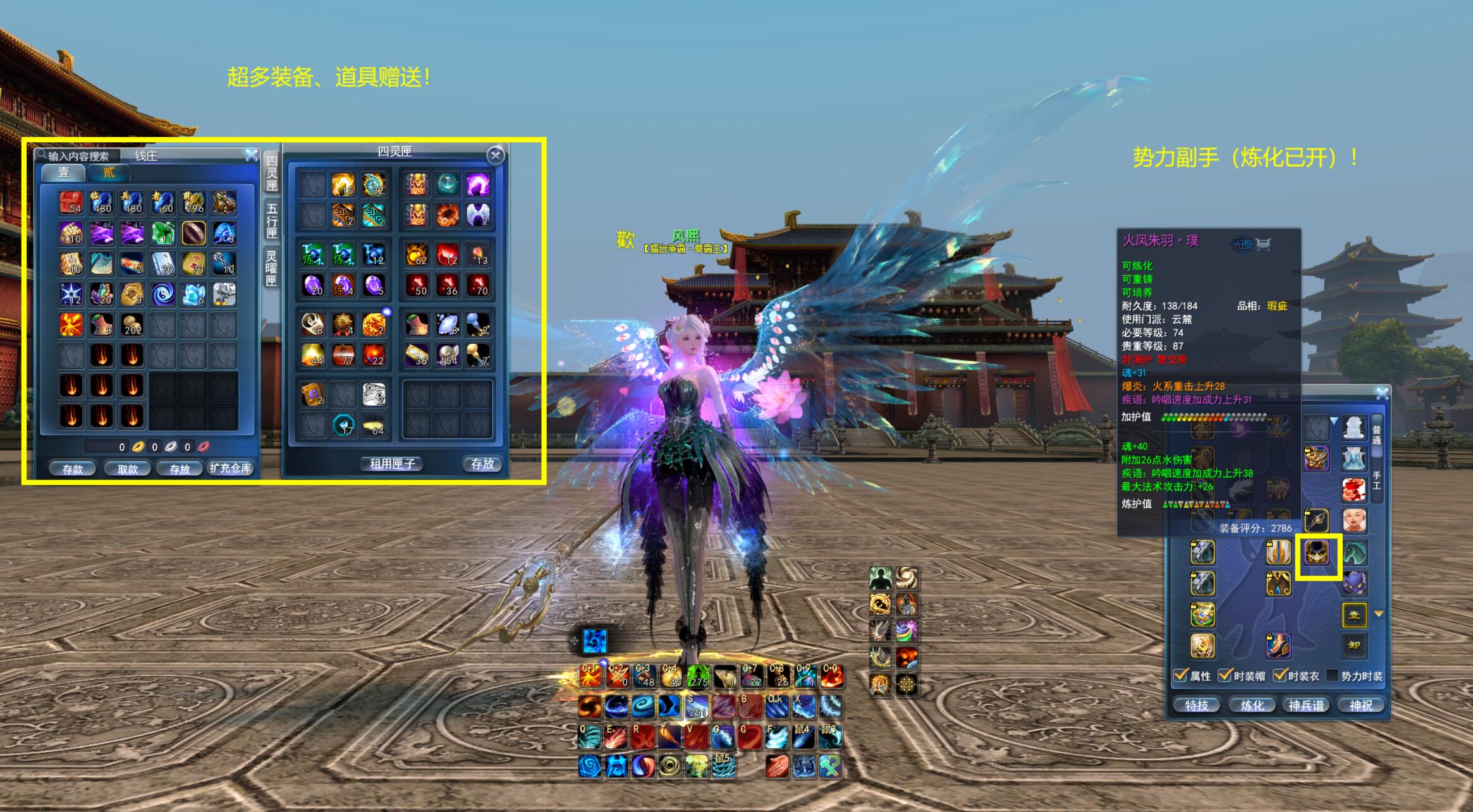The image size is (1473, 812).
Task: Click the 存款 deposit money button
Action: (73, 468)
